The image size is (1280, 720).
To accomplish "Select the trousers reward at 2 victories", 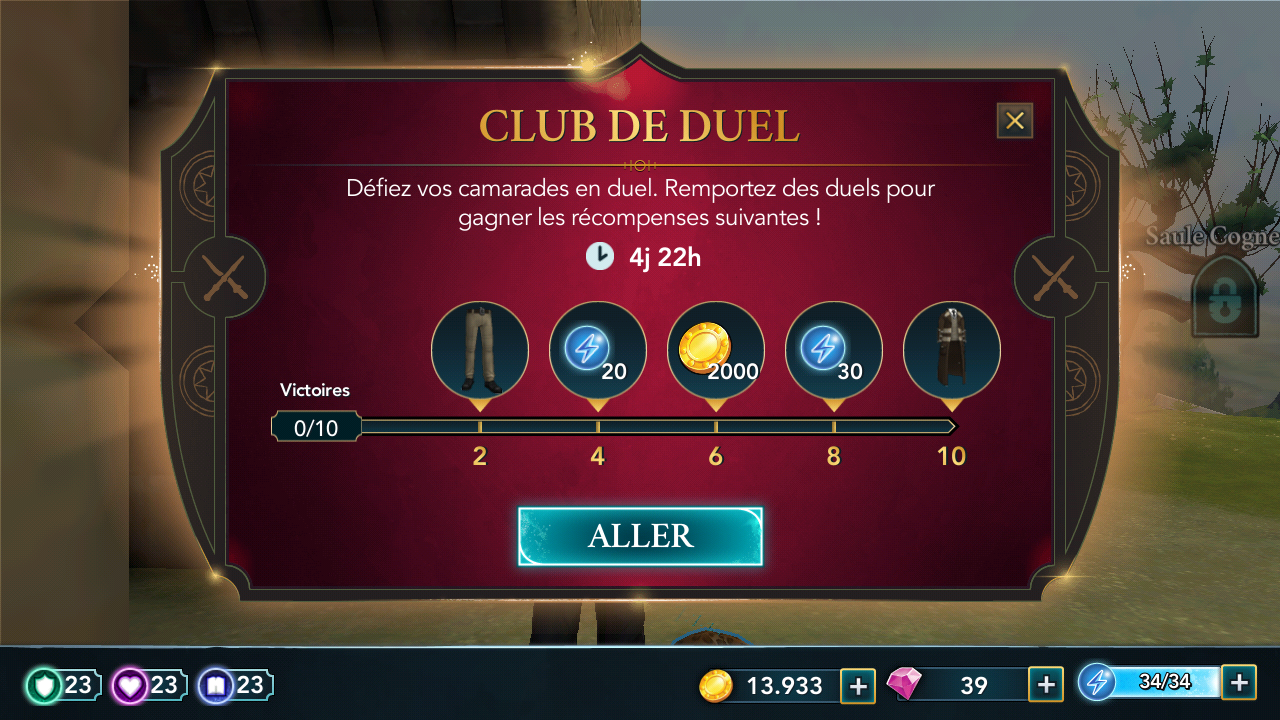I will (x=479, y=350).
